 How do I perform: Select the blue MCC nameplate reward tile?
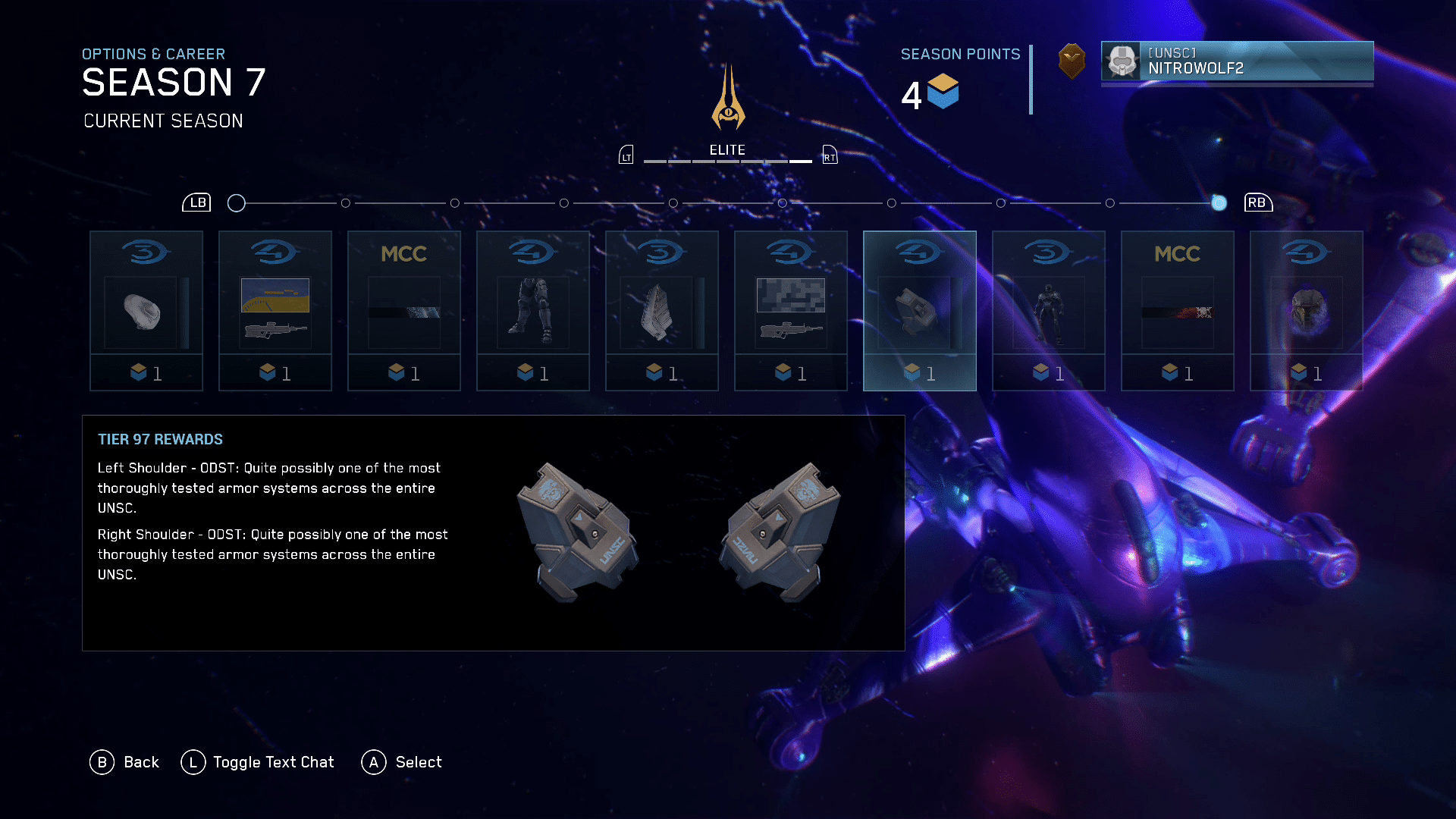click(404, 311)
